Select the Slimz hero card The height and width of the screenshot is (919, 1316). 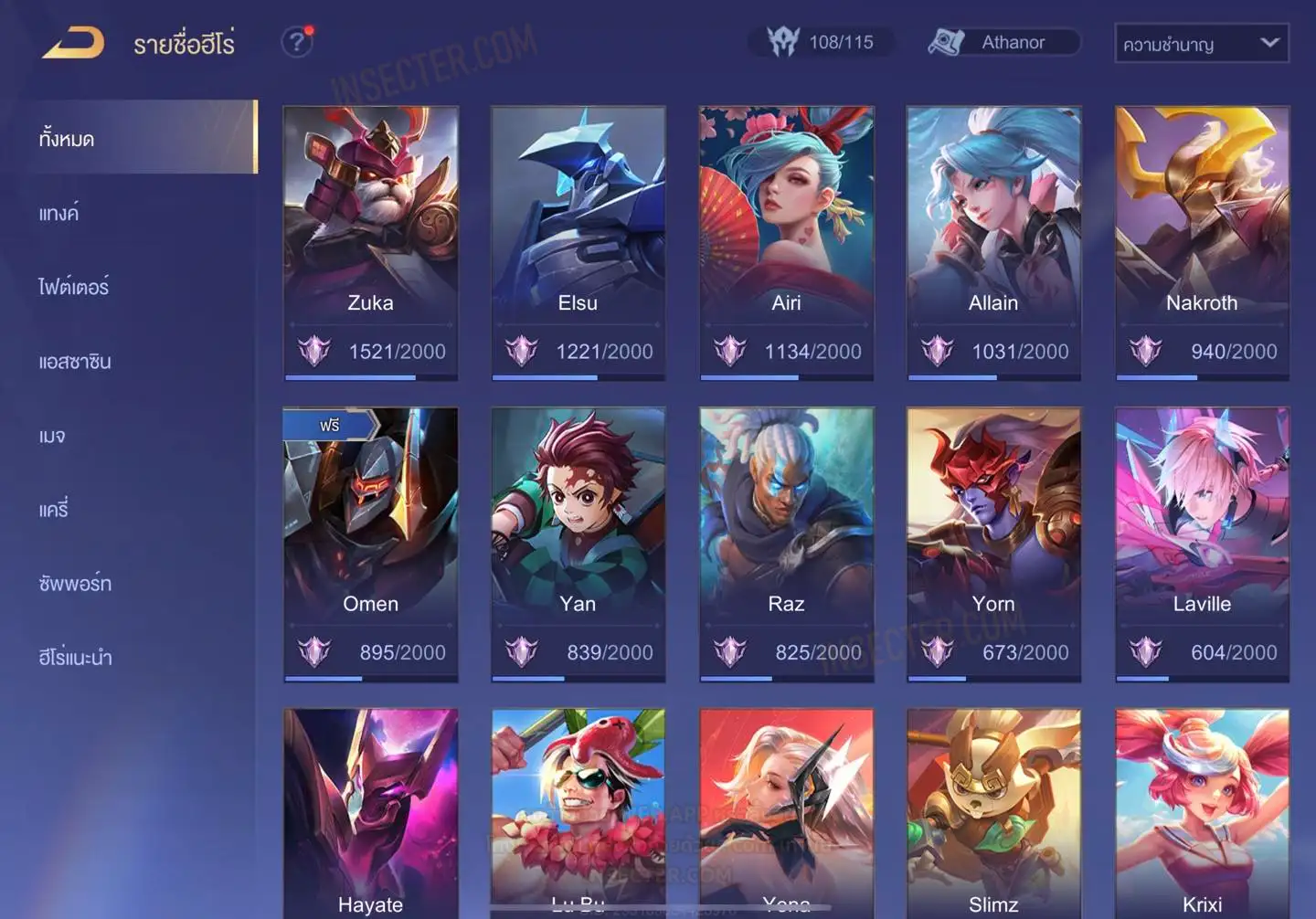[993, 813]
